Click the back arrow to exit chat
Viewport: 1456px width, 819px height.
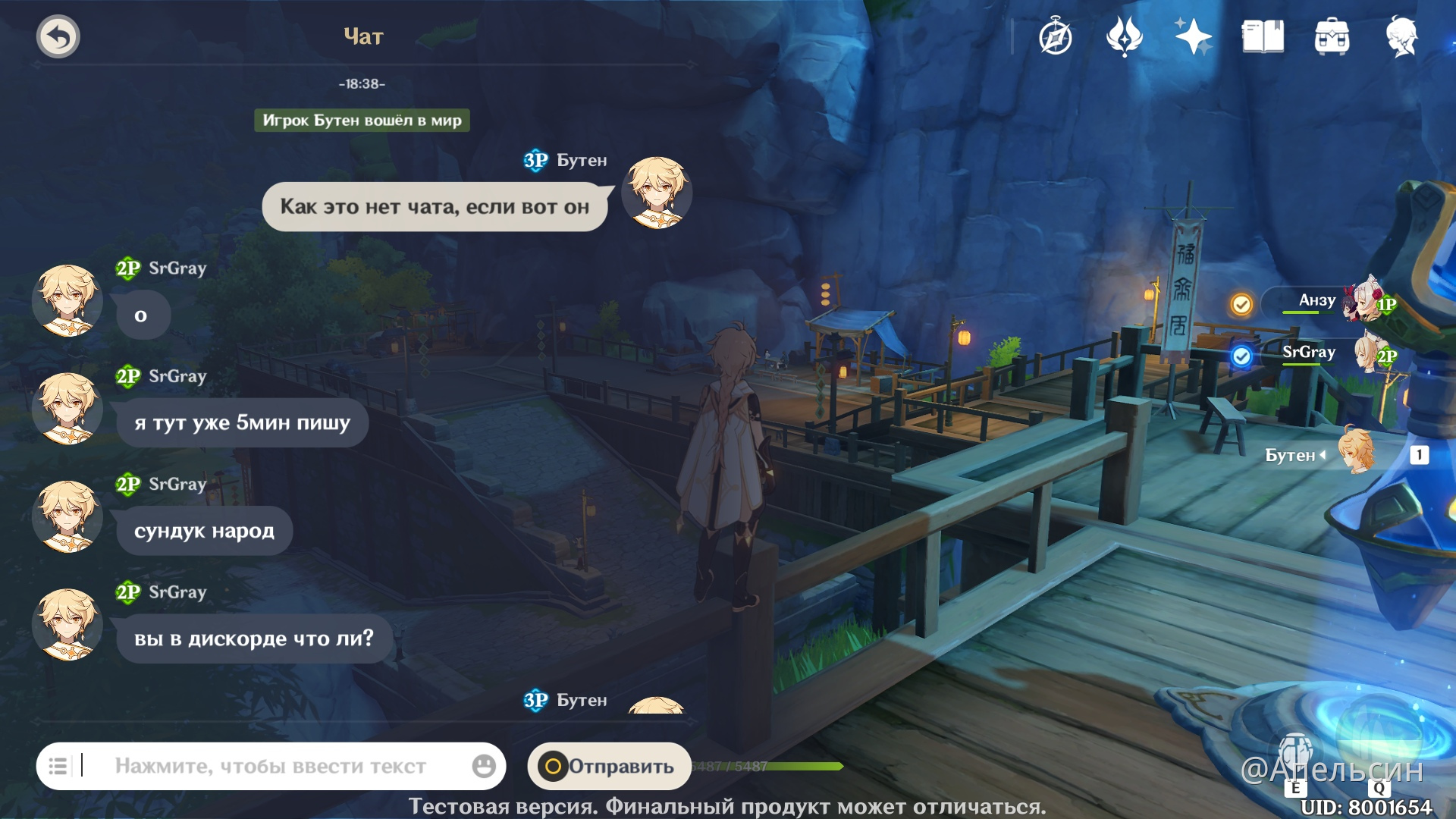point(58,36)
